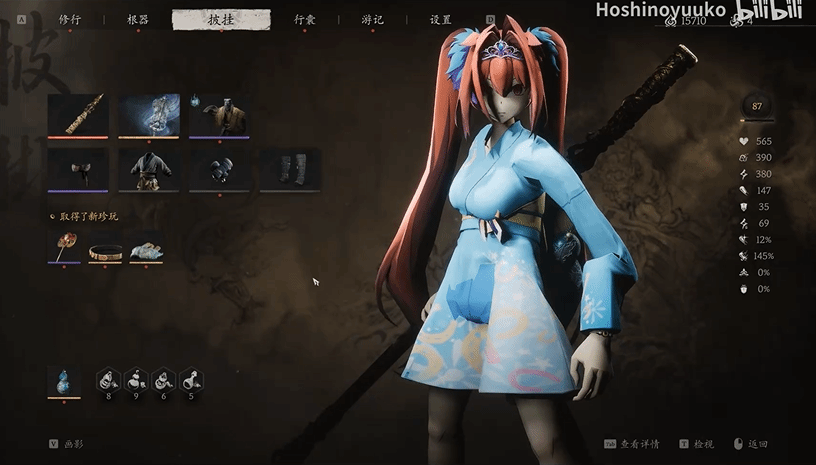
Task: Choose the glowing blue spirit slot
Action: click(x=149, y=115)
